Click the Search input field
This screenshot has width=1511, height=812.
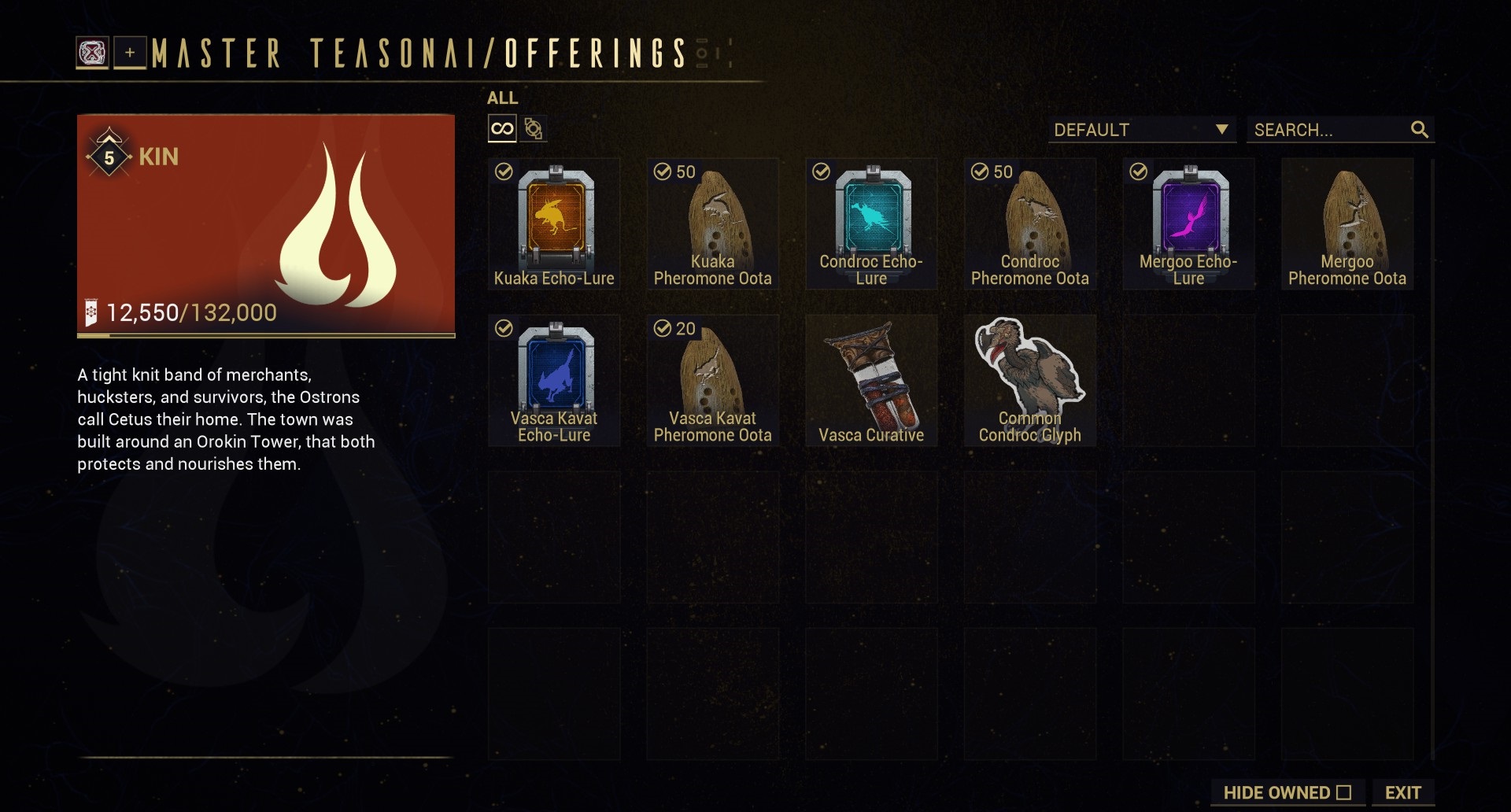[1330, 130]
